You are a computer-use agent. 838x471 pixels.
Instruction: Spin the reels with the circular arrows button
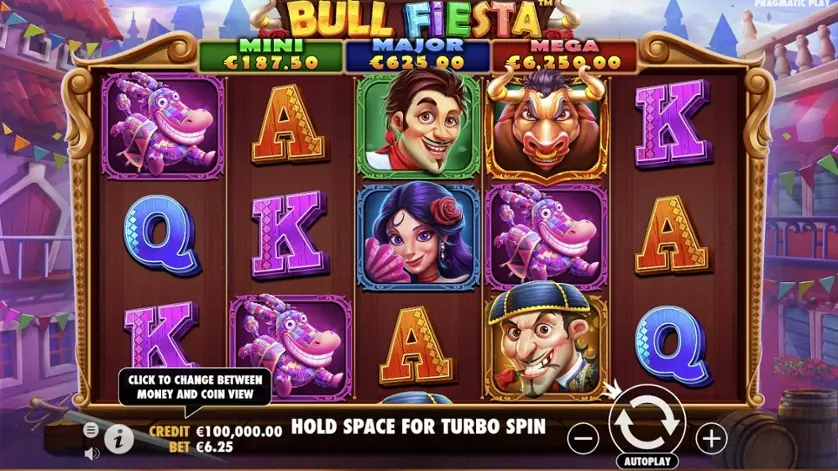646,423
